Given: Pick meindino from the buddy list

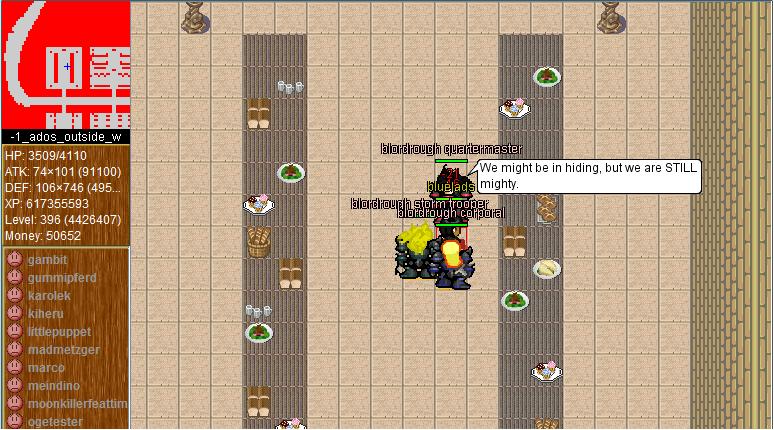Looking at the screenshot, I should (x=55, y=386).
